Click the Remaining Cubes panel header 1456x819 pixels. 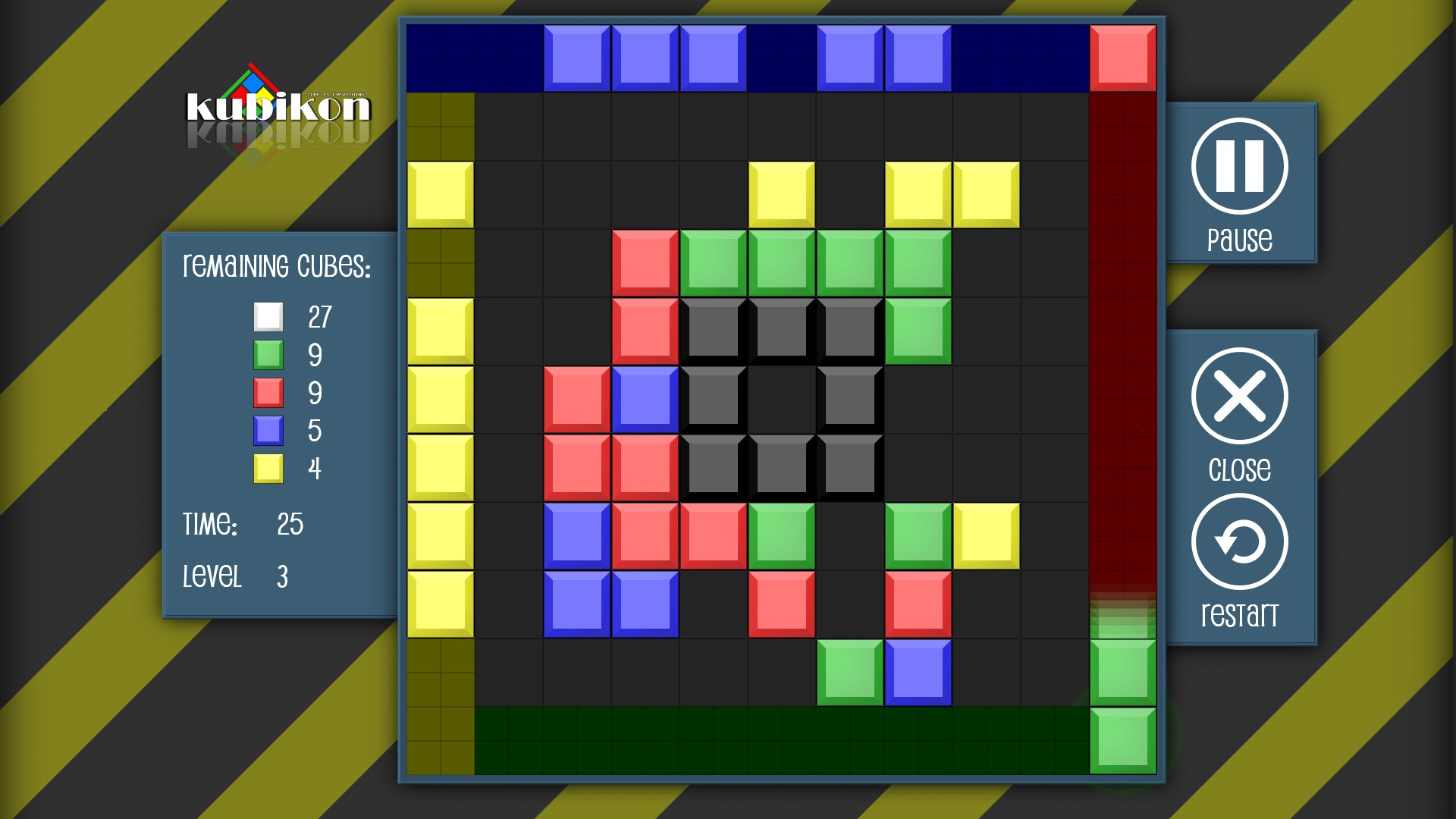pos(277,267)
